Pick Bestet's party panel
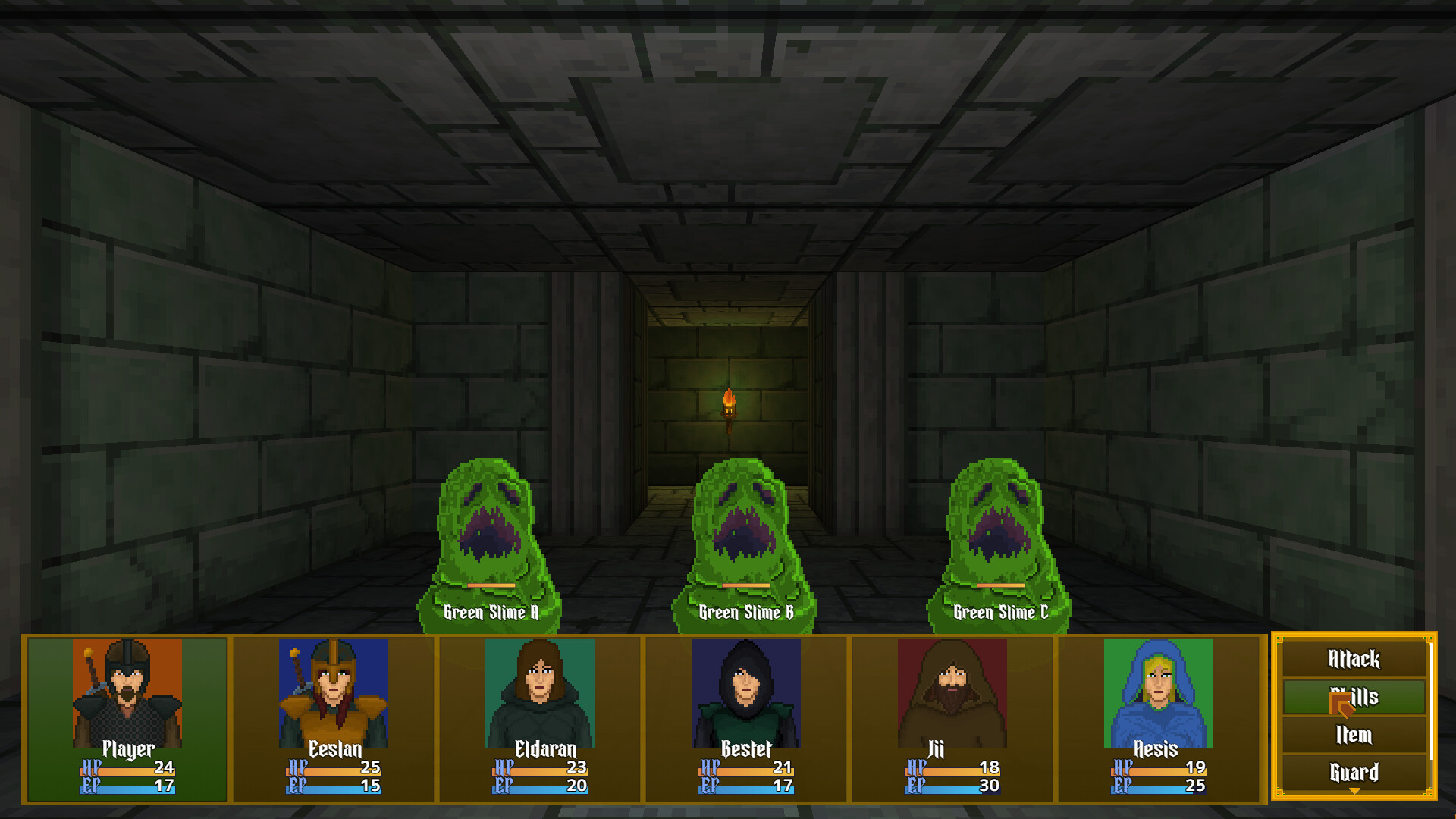Viewport: 1456px width, 819px height. [x=746, y=718]
